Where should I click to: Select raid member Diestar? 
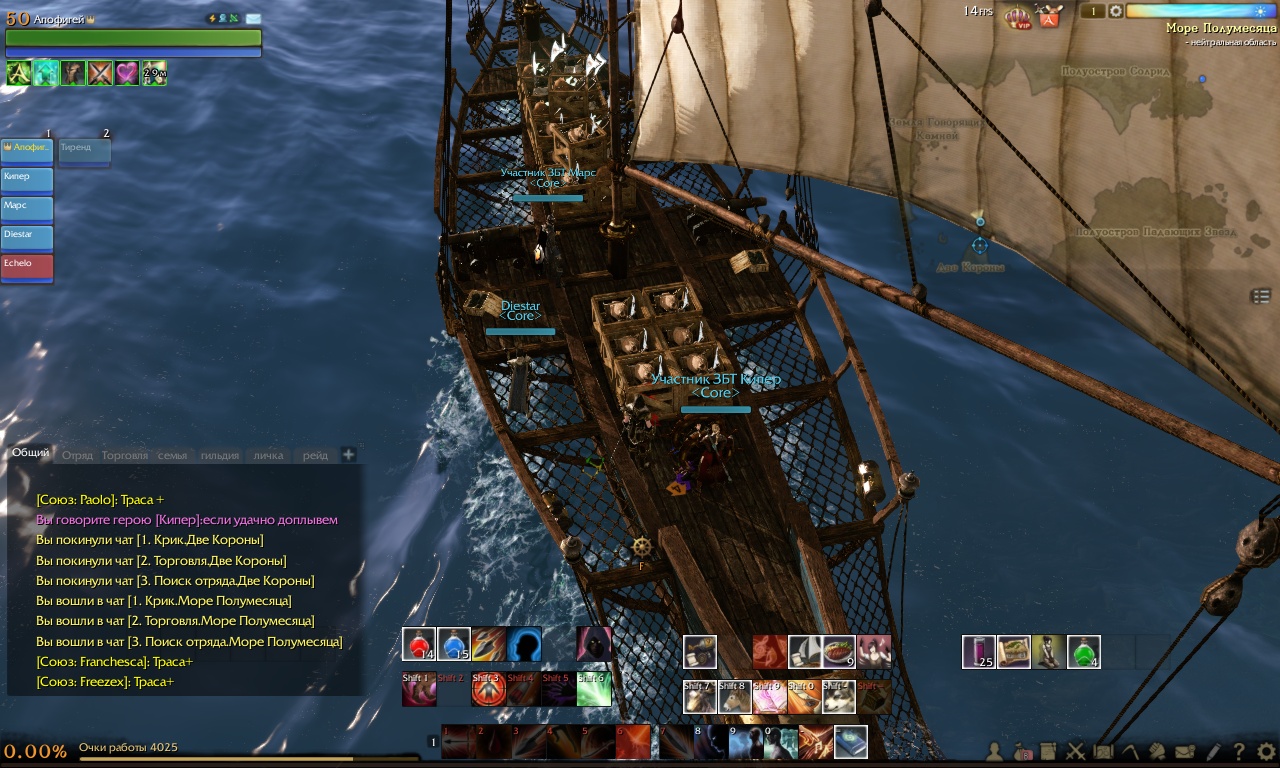pyautogui.click(x=27, y=238)
